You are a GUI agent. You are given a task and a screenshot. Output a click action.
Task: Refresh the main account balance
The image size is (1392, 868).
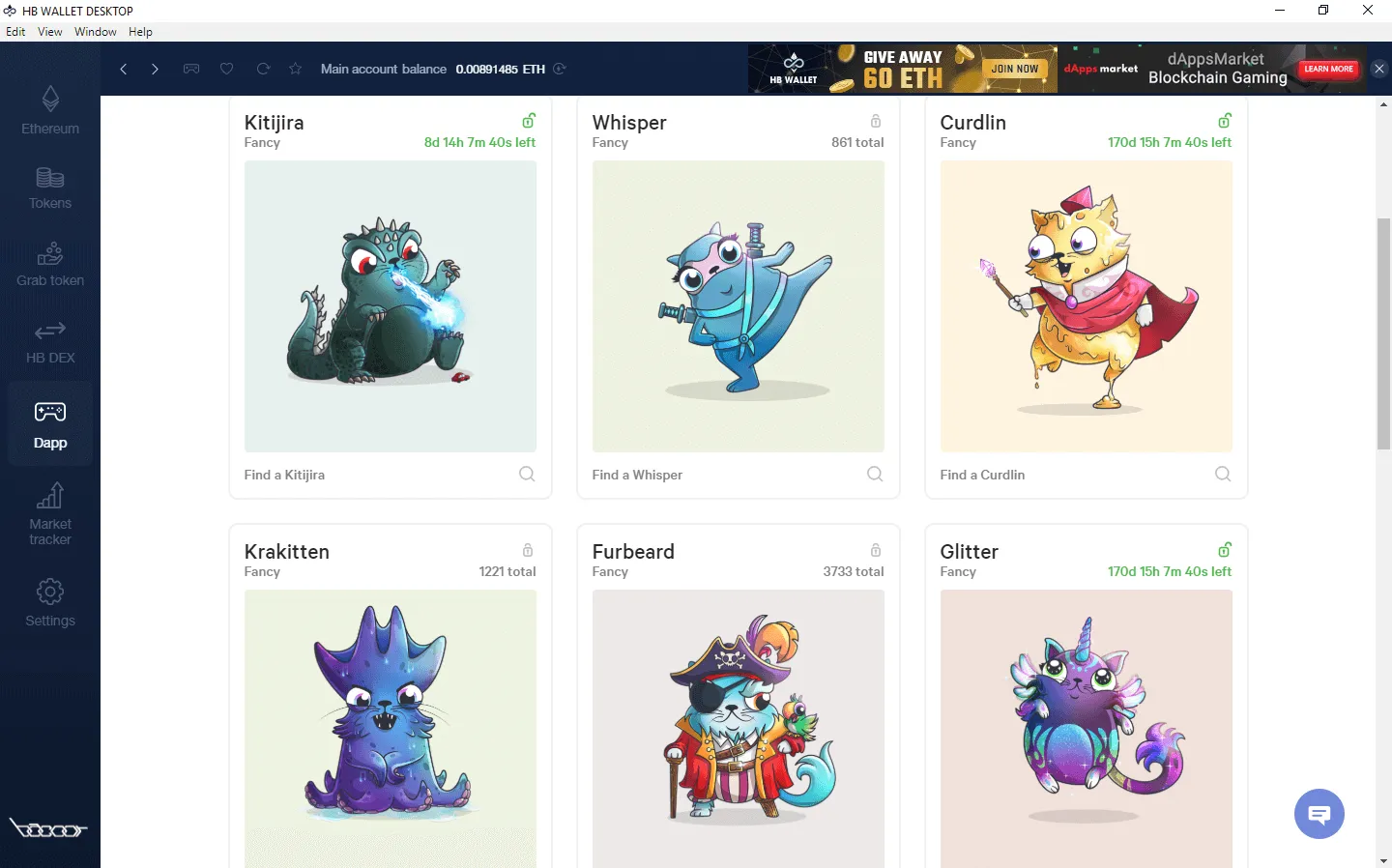tap(560, 69)
